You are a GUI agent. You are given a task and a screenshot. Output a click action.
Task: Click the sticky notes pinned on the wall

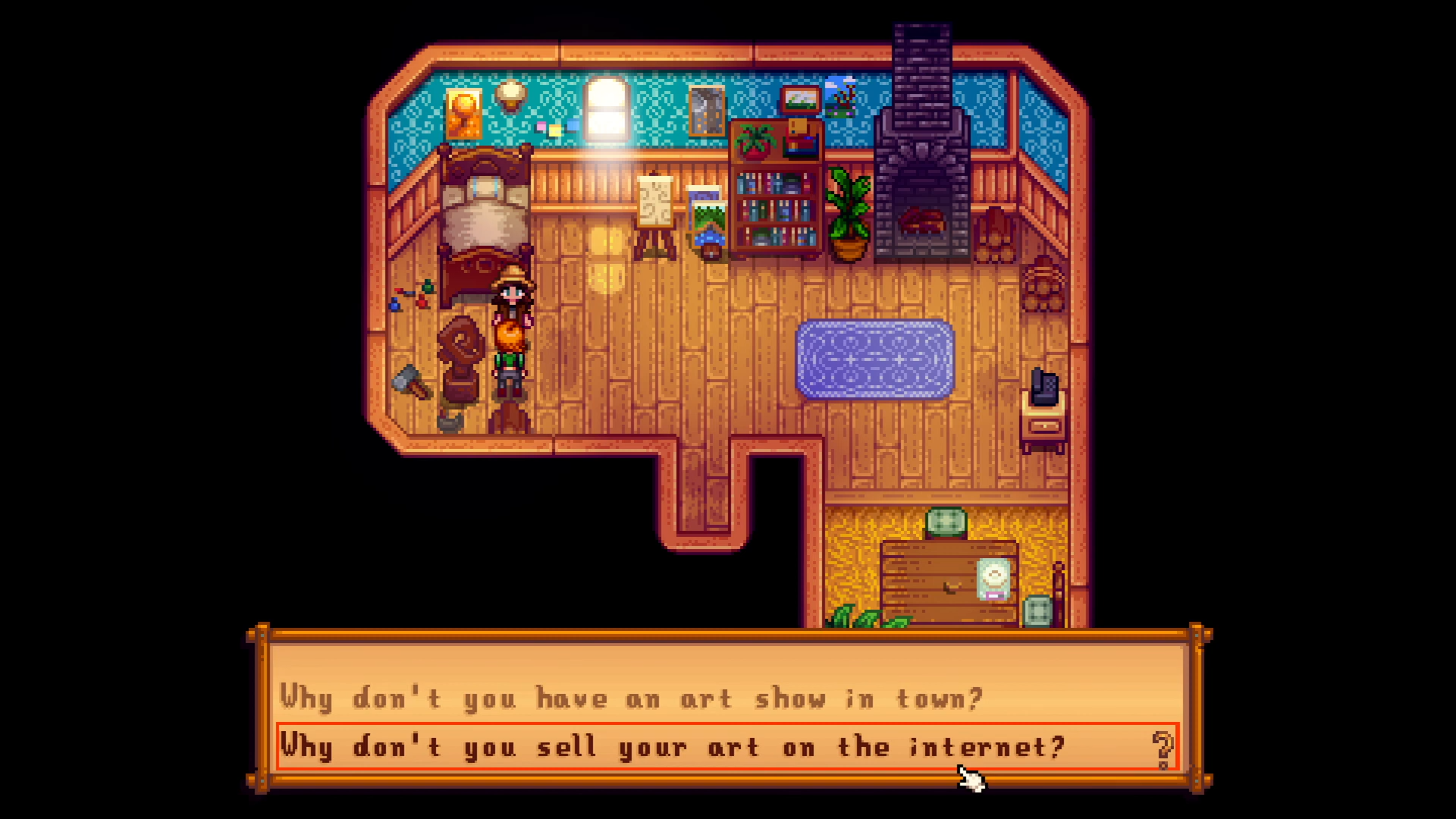pos(556,129)
